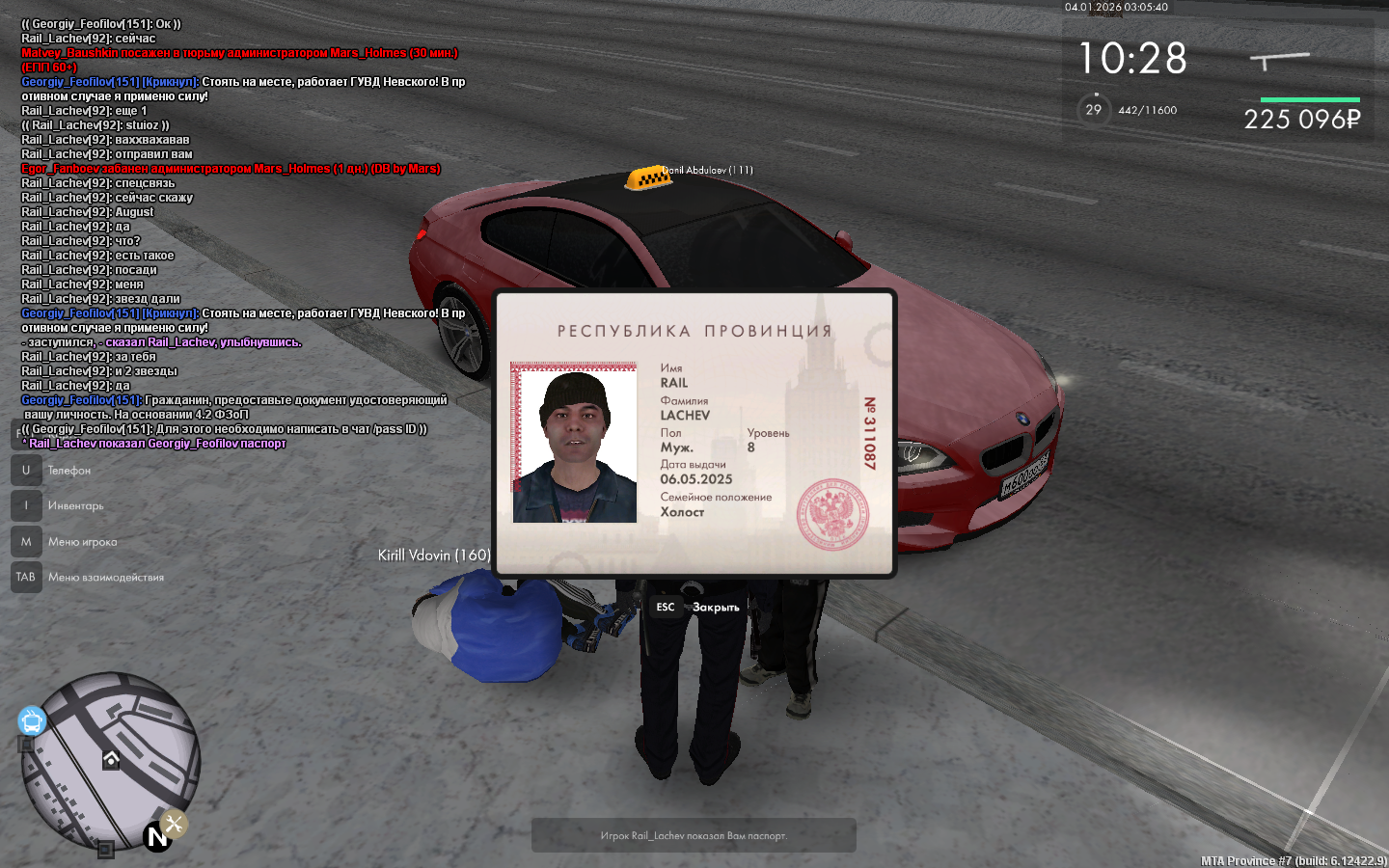Click the passport photo of Rail Lachev

pos(574,444)
